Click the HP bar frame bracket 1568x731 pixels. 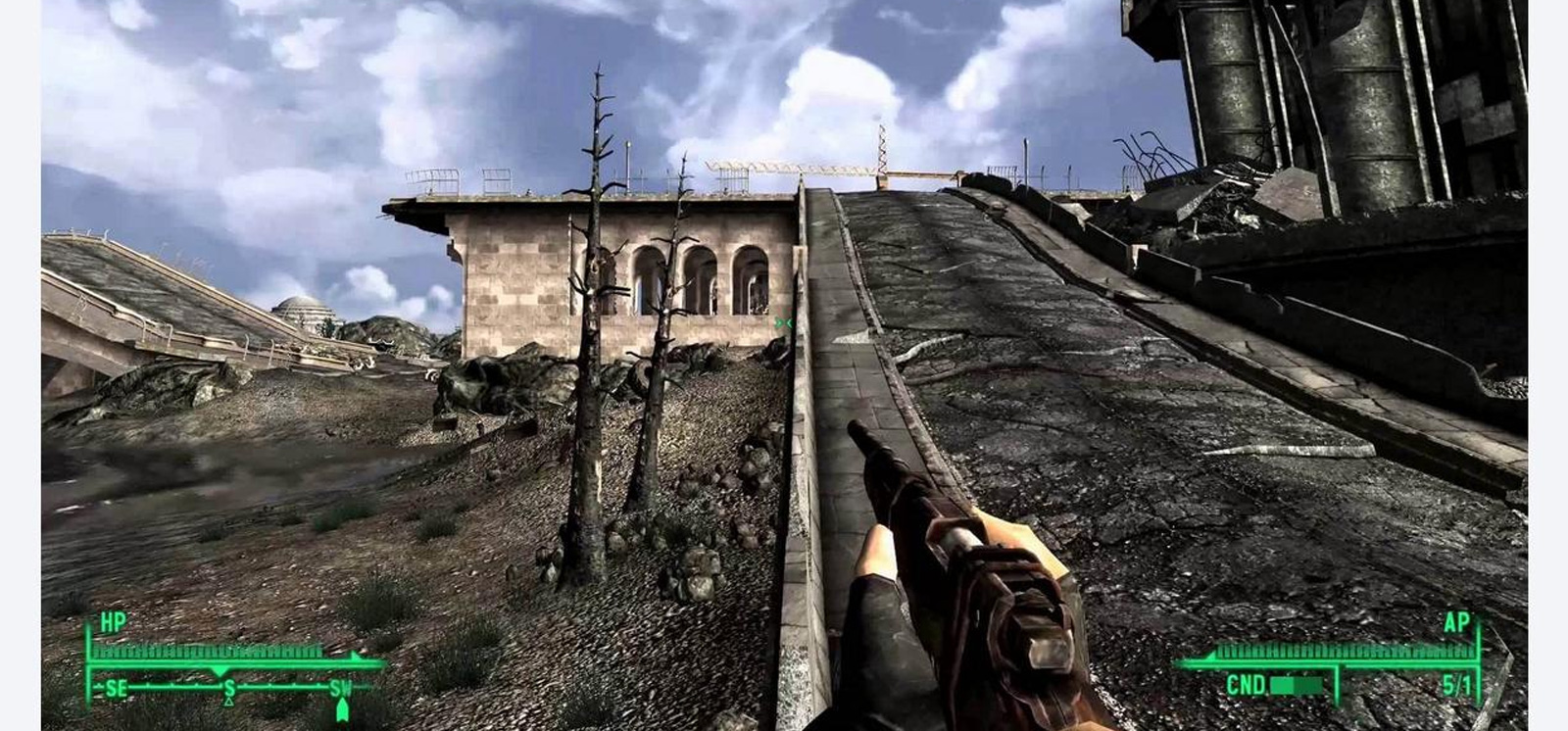pyautogui.click(x=89, y=646)
